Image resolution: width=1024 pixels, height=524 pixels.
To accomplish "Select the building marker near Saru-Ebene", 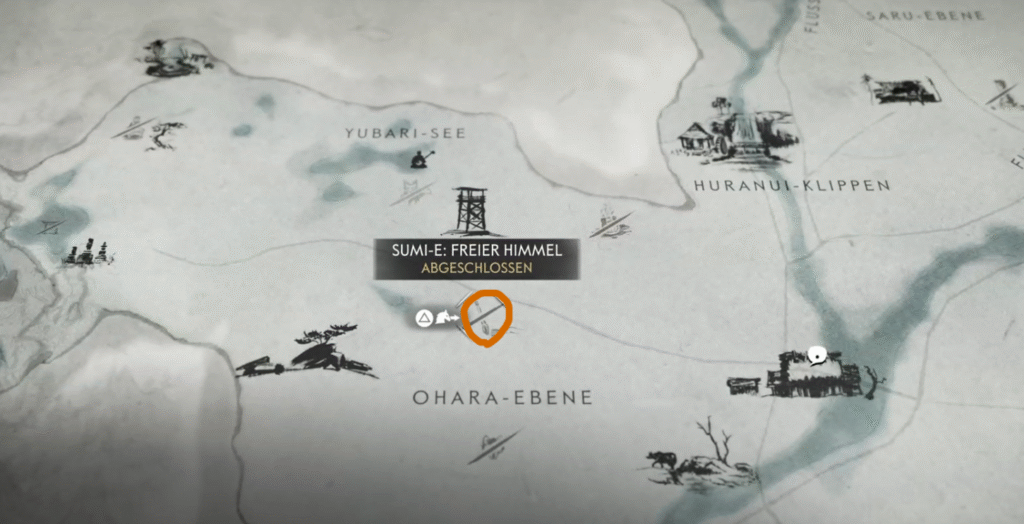I will [903, 90].
